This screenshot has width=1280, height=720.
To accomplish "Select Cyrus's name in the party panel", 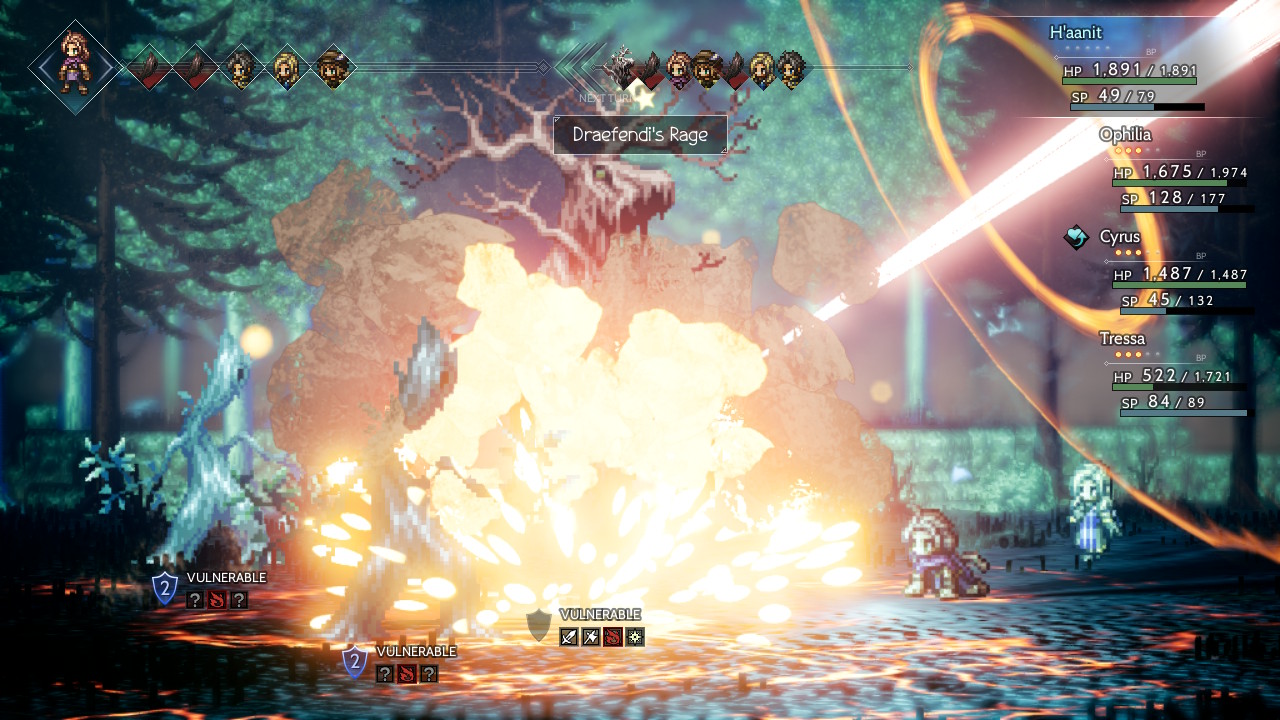I will pos(1119,237).
